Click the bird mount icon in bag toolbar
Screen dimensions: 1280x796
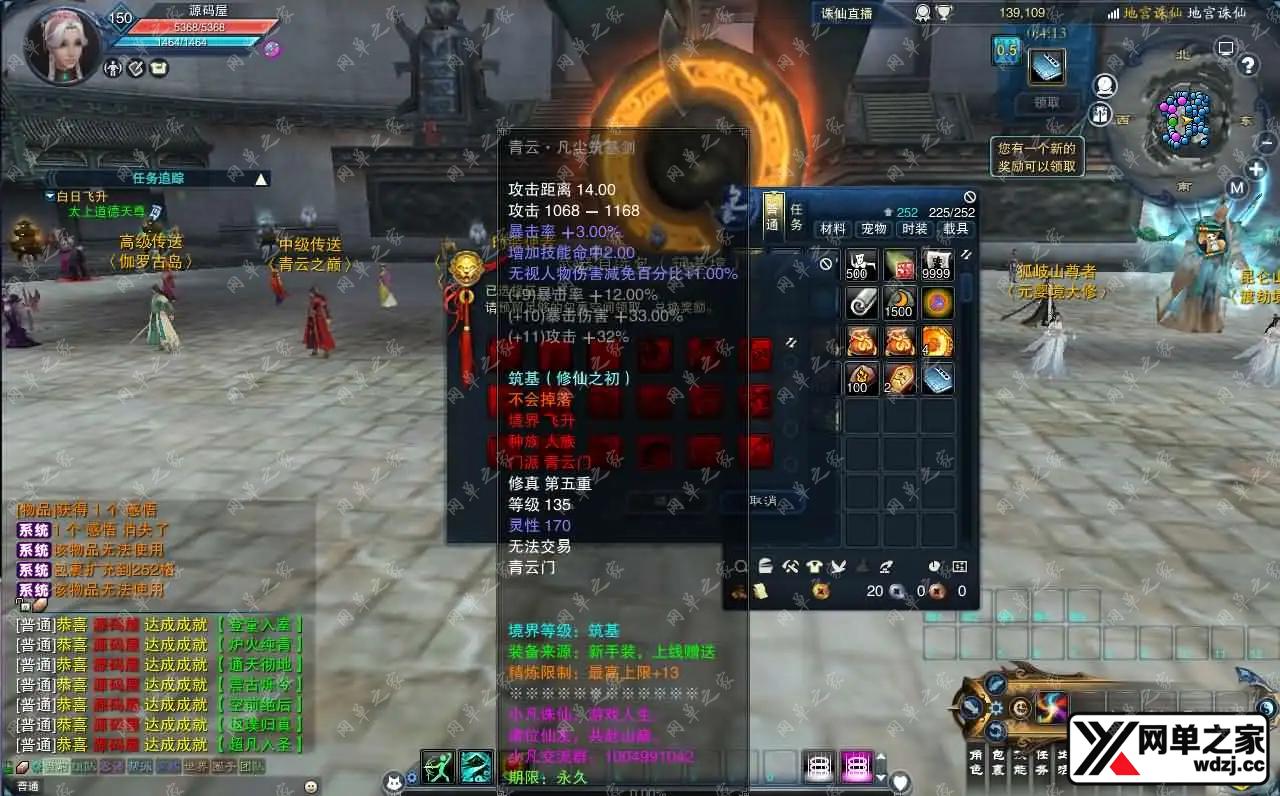click(x=839, y=567)
